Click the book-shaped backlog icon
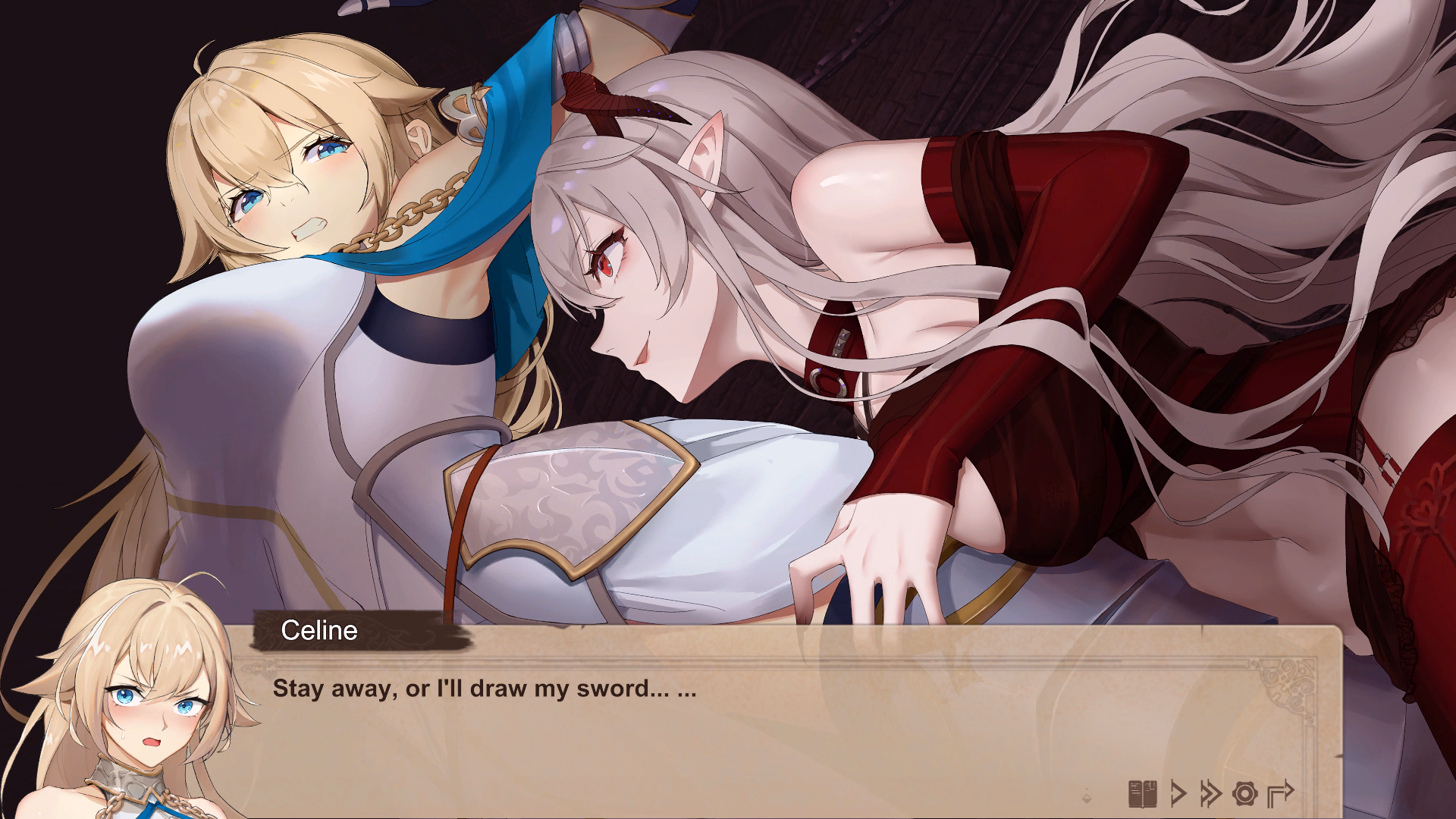The image size is (1456, 819). [x=1143, y=792]
